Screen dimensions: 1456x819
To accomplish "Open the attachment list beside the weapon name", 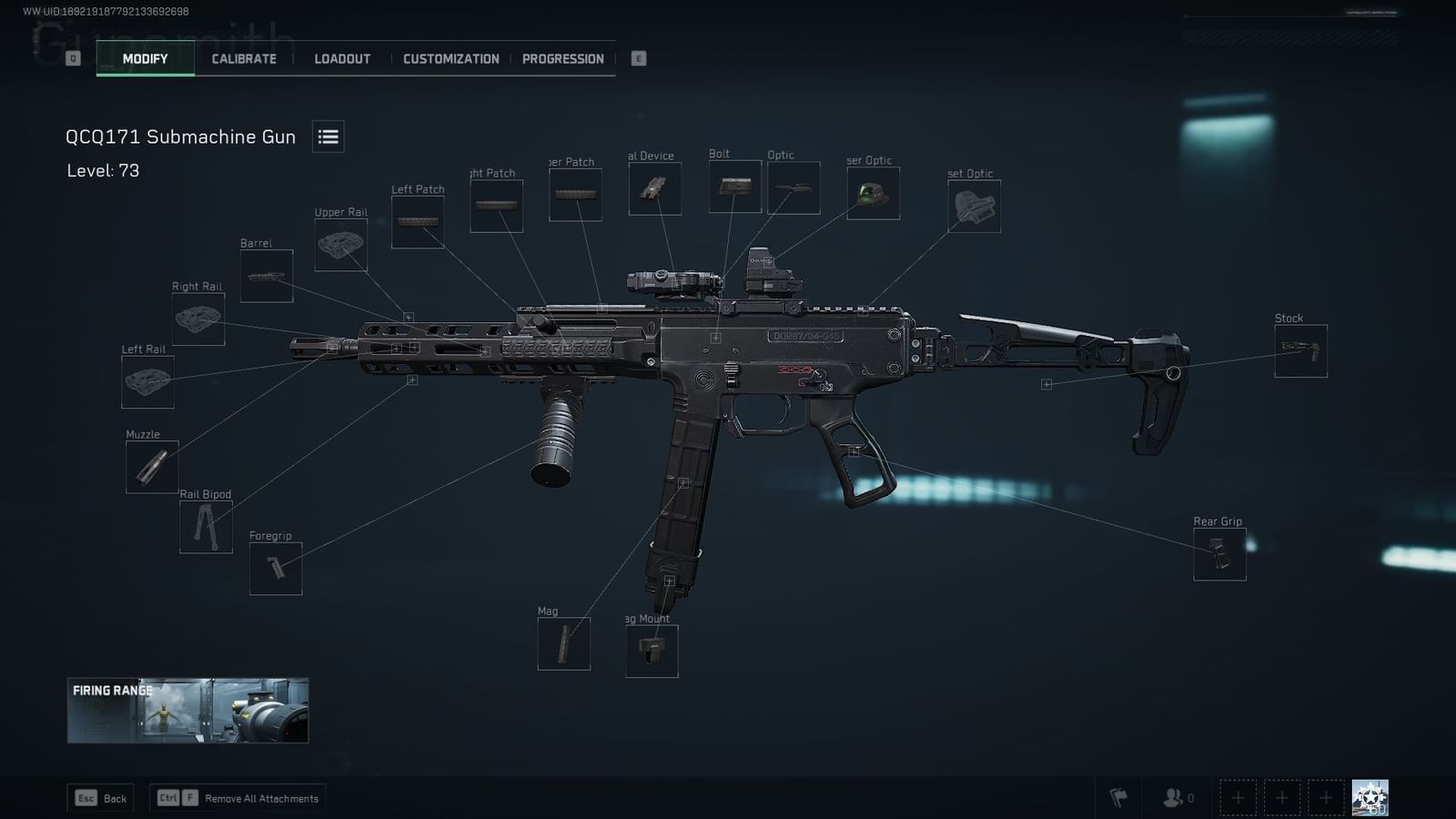I will [x=328, y=136].
